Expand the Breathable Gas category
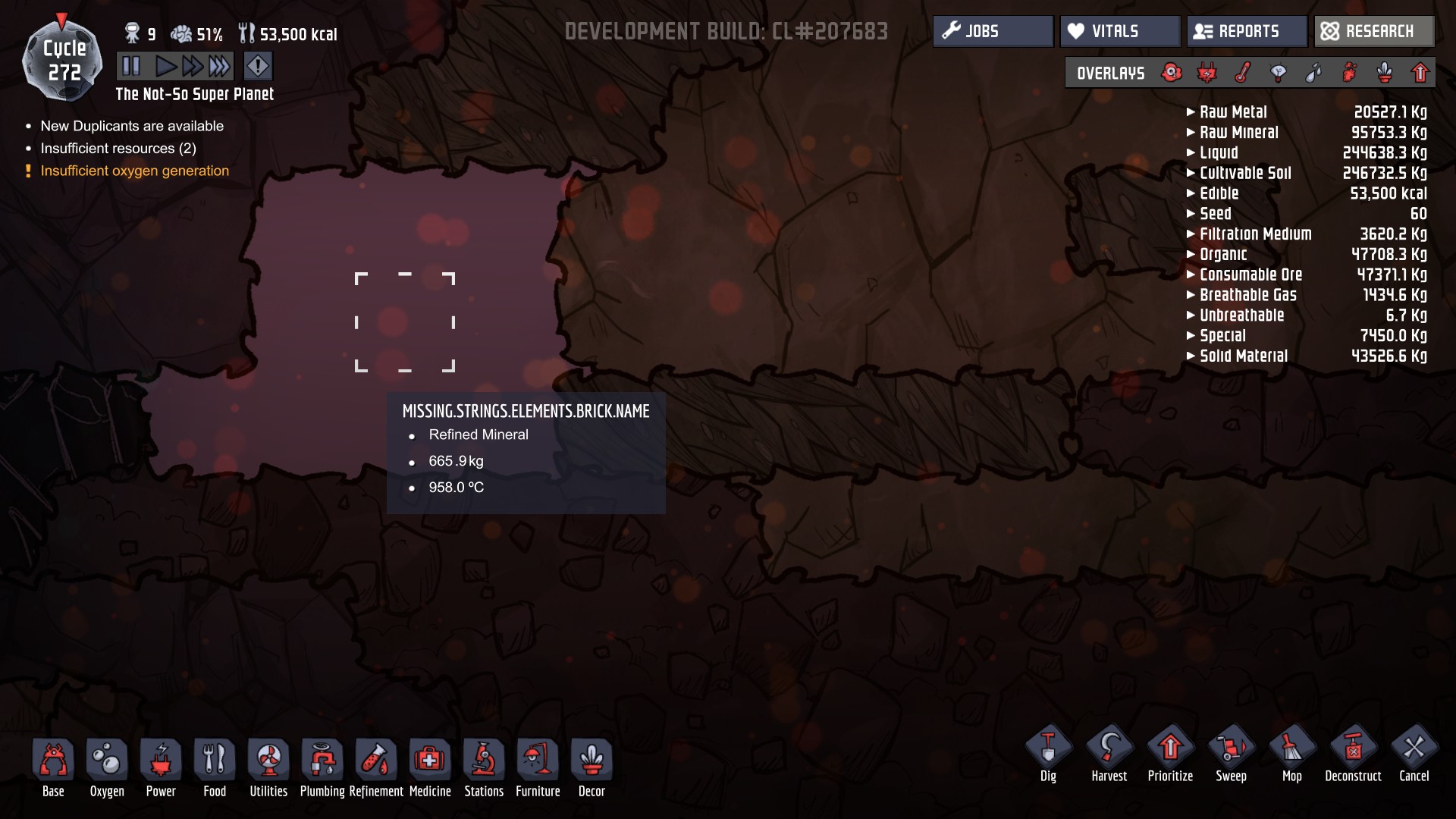 click(1247, 295)
